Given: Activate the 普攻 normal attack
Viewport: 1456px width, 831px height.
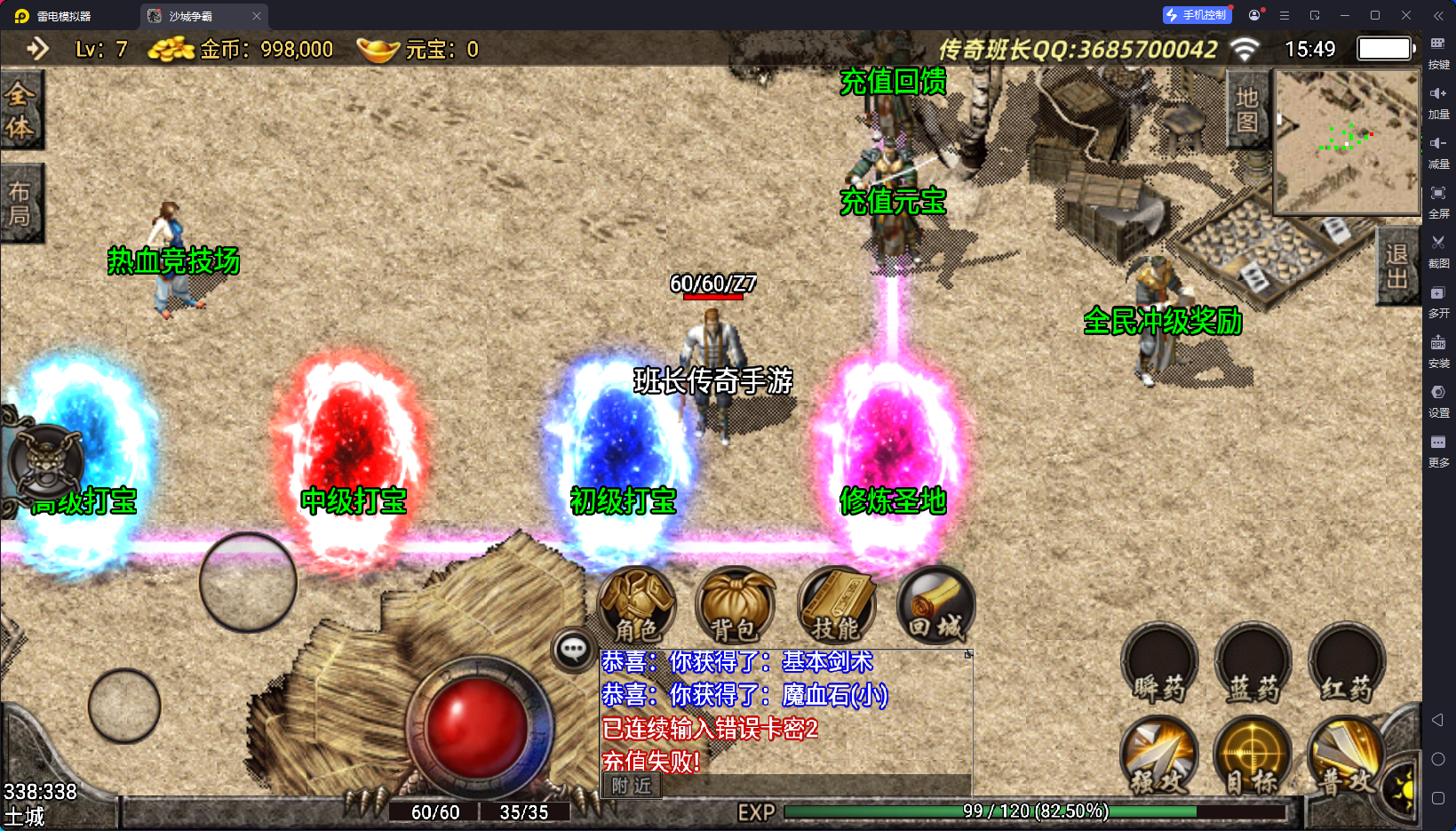Looking at the screenshot, I should 1346,757.
